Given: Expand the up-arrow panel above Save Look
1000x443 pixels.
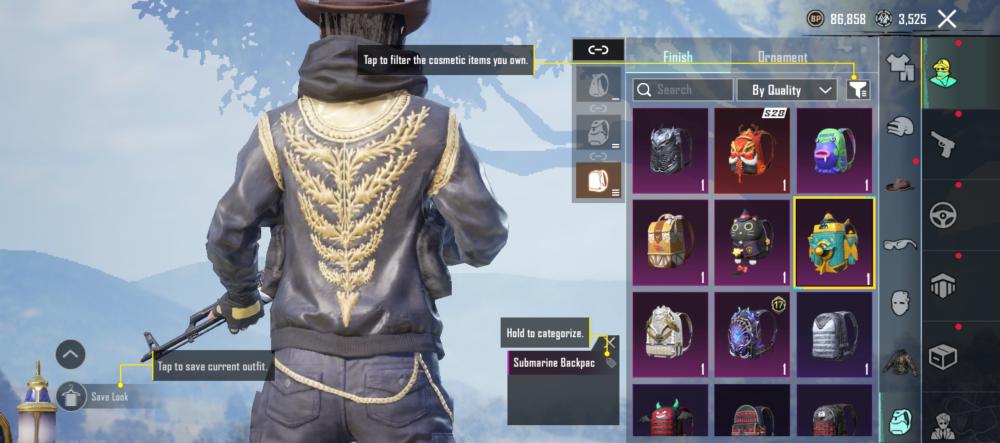Looking at the screenshot, I should 70,353.
